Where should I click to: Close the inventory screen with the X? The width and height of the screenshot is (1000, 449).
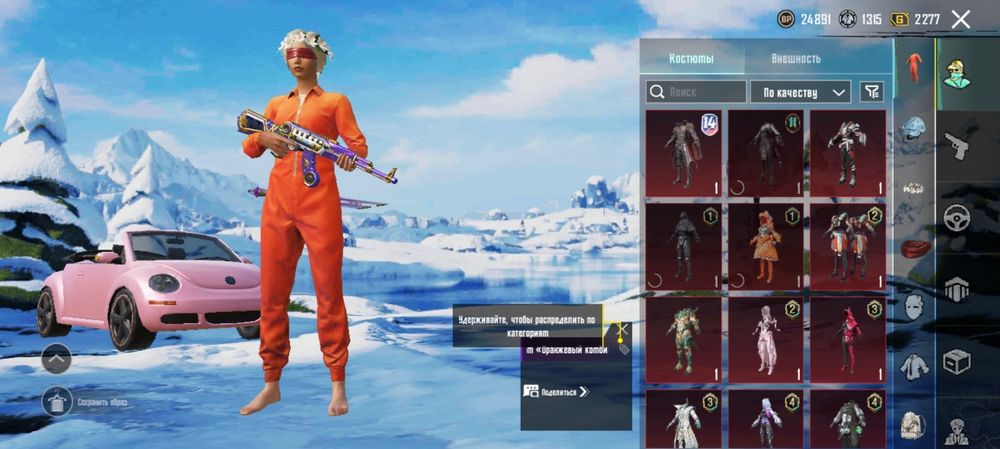tap(961, 19)
